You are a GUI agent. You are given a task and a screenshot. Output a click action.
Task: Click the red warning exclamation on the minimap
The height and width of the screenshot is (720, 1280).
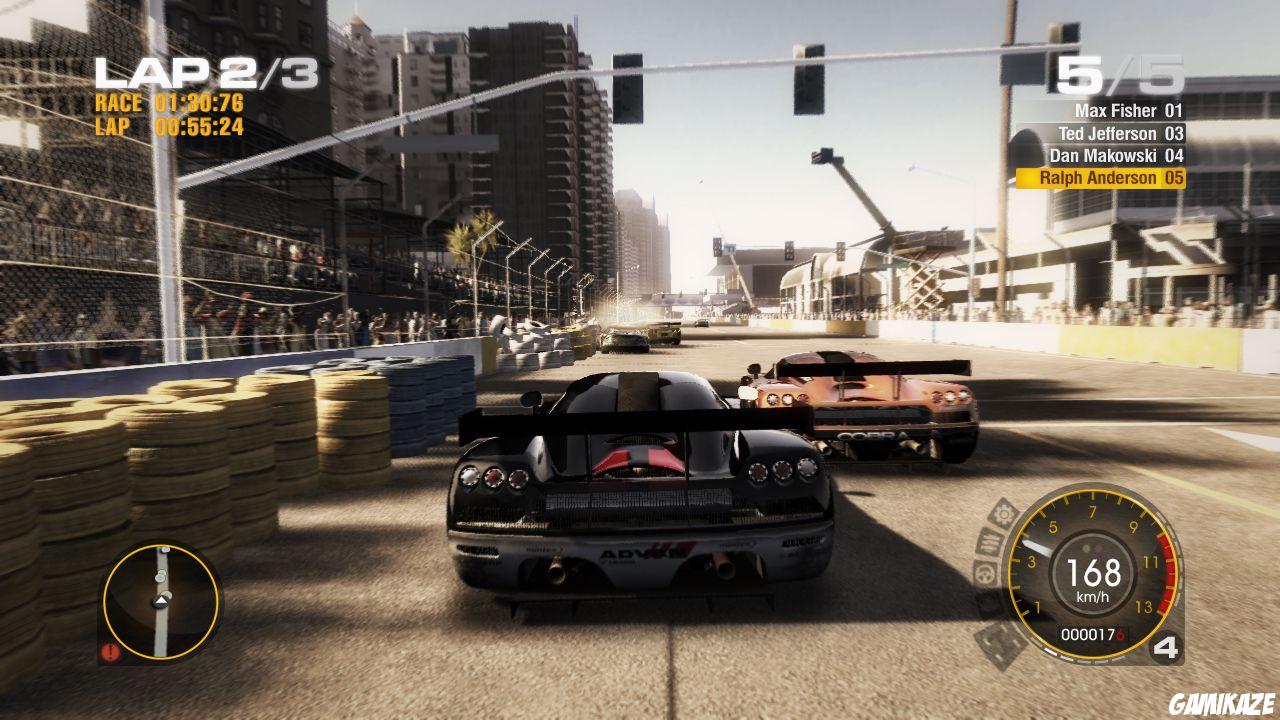point(109,650)
